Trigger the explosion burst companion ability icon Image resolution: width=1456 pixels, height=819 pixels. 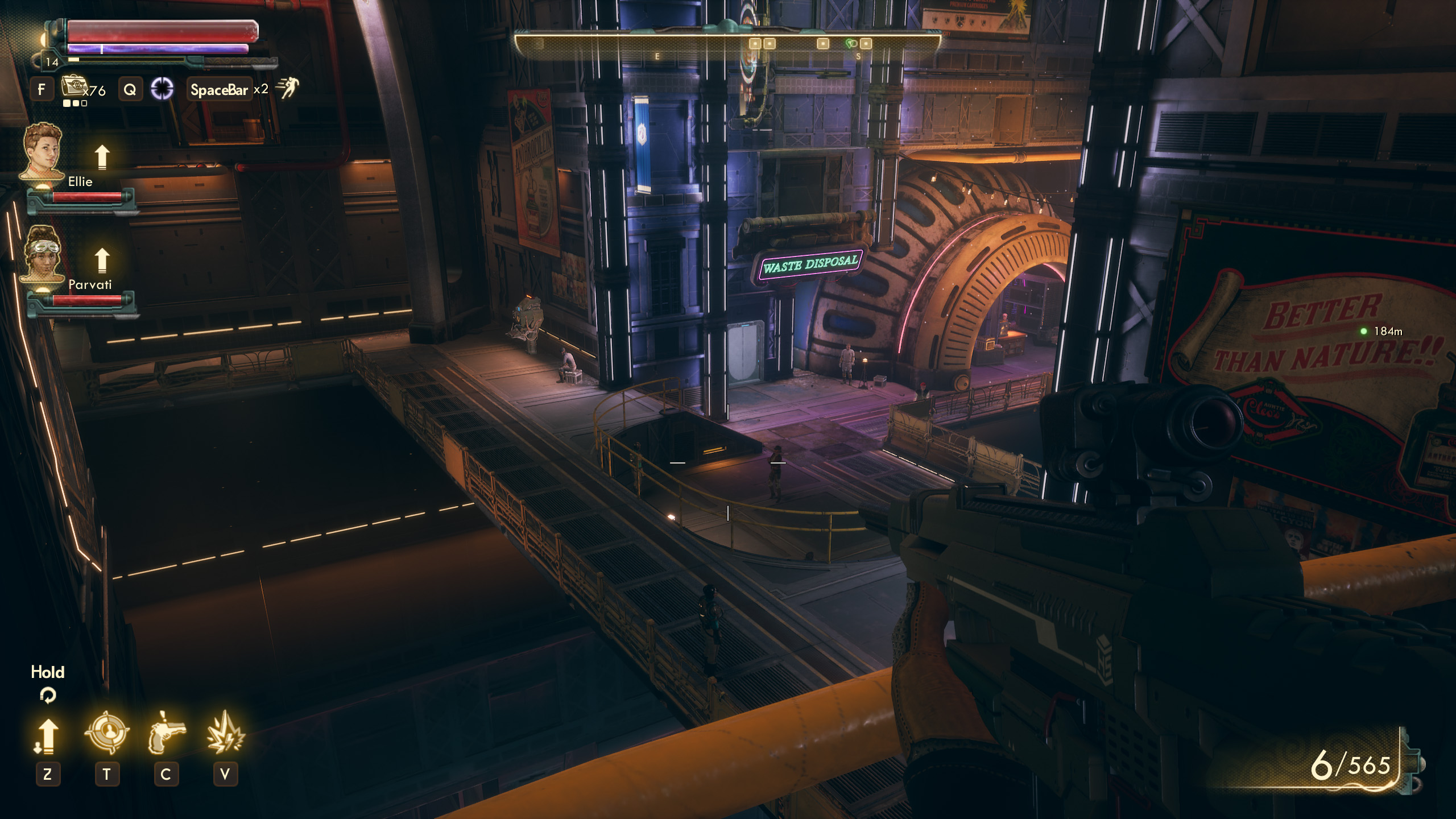(225, 733)
